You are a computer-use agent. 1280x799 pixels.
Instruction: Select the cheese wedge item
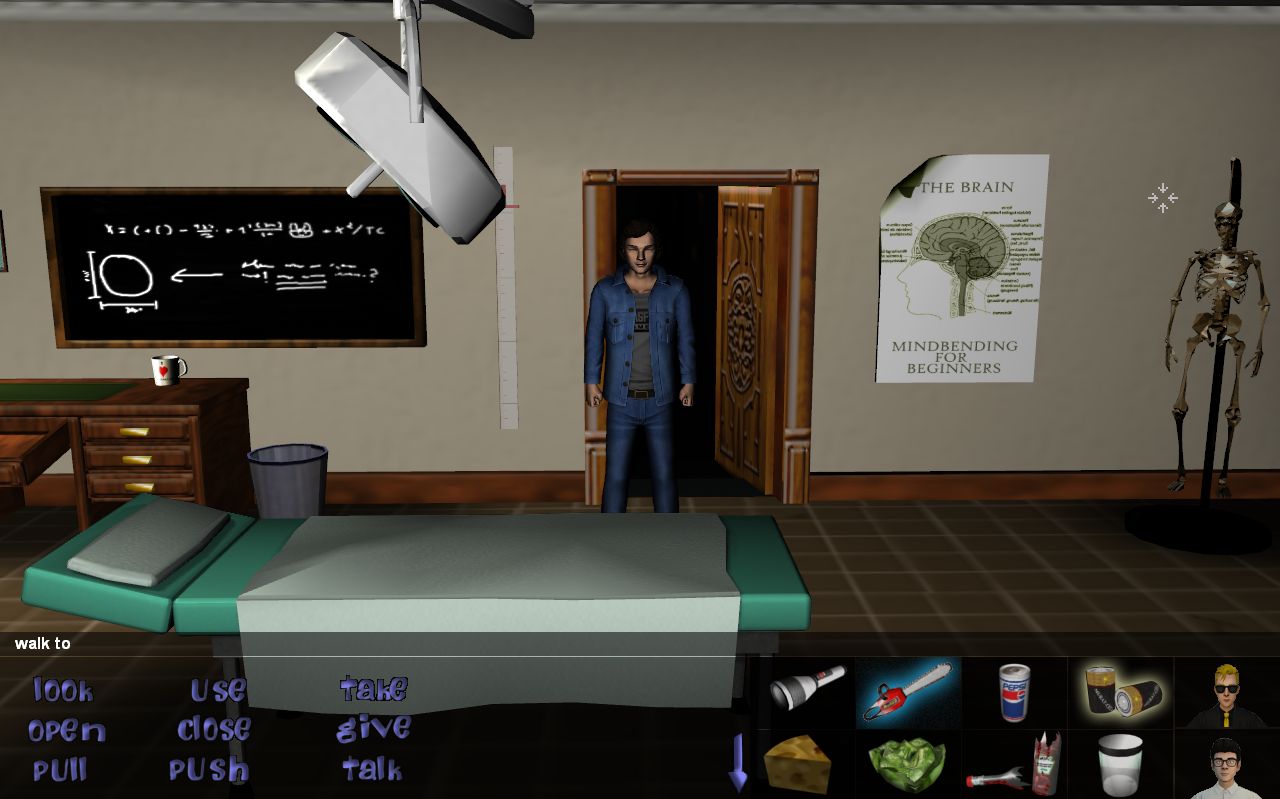click(x=797, y=764)
